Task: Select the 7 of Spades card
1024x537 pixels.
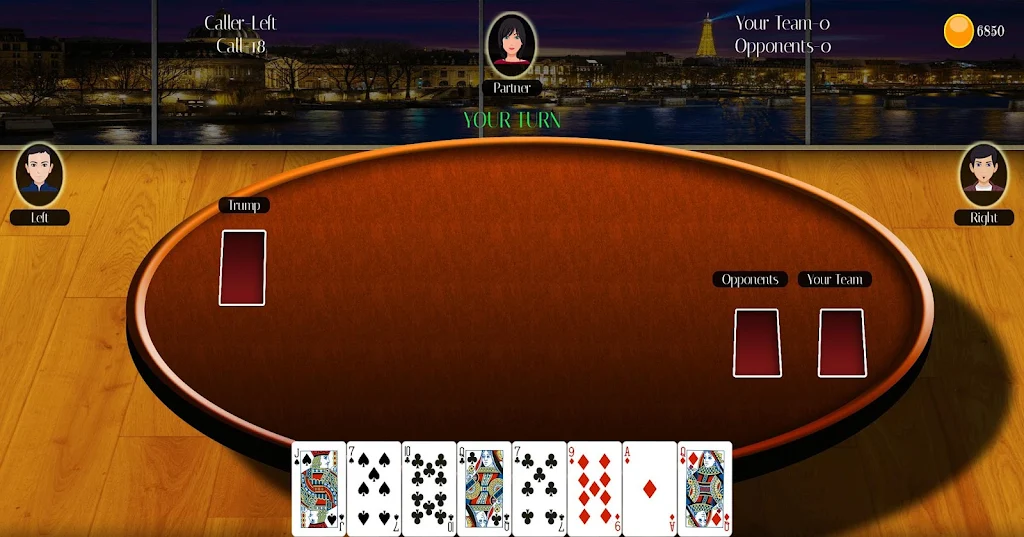Action: [x=374, y=488]
